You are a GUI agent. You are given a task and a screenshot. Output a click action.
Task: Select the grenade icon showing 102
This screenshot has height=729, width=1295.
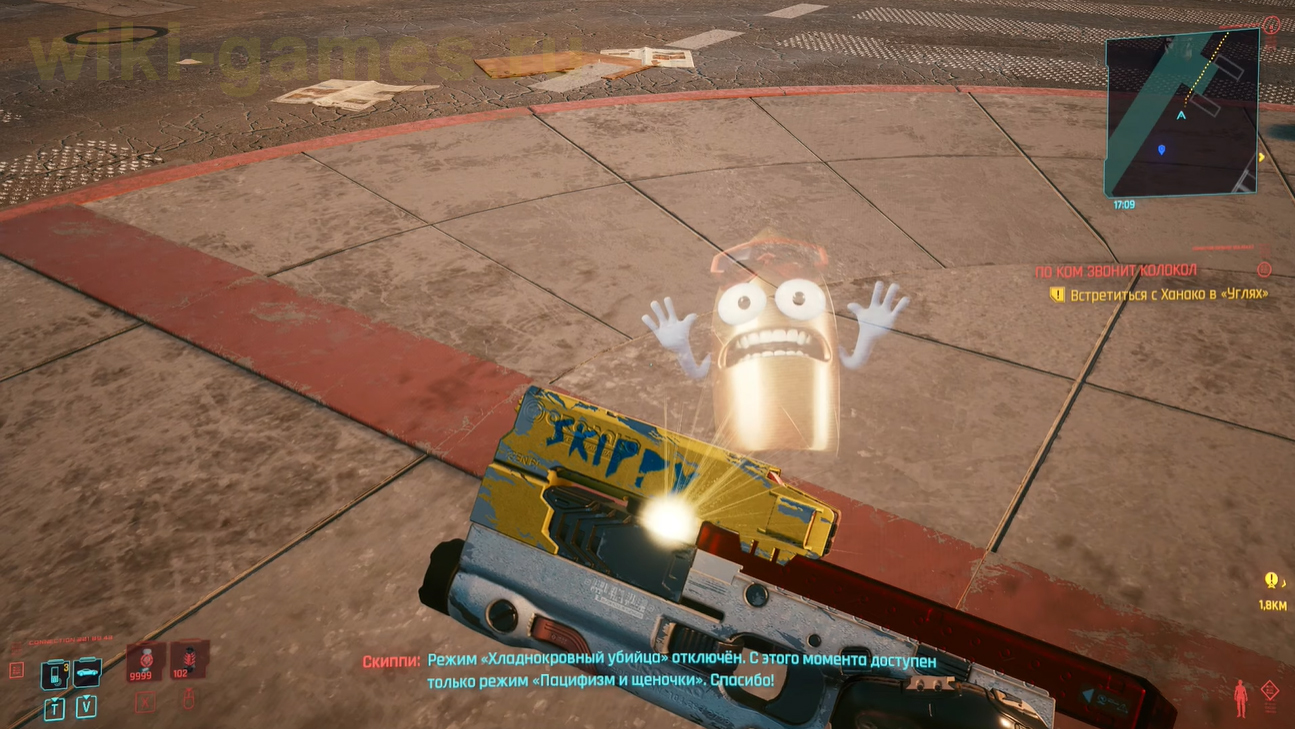(x=190, y=658)
